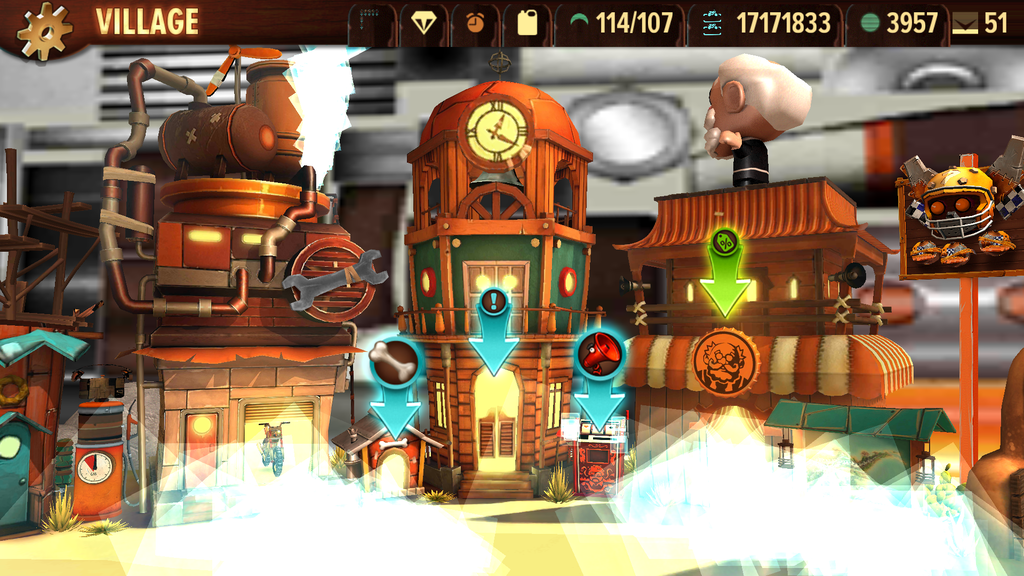
Task: Open the megaphone arrow marker
Action: (599, 354)
